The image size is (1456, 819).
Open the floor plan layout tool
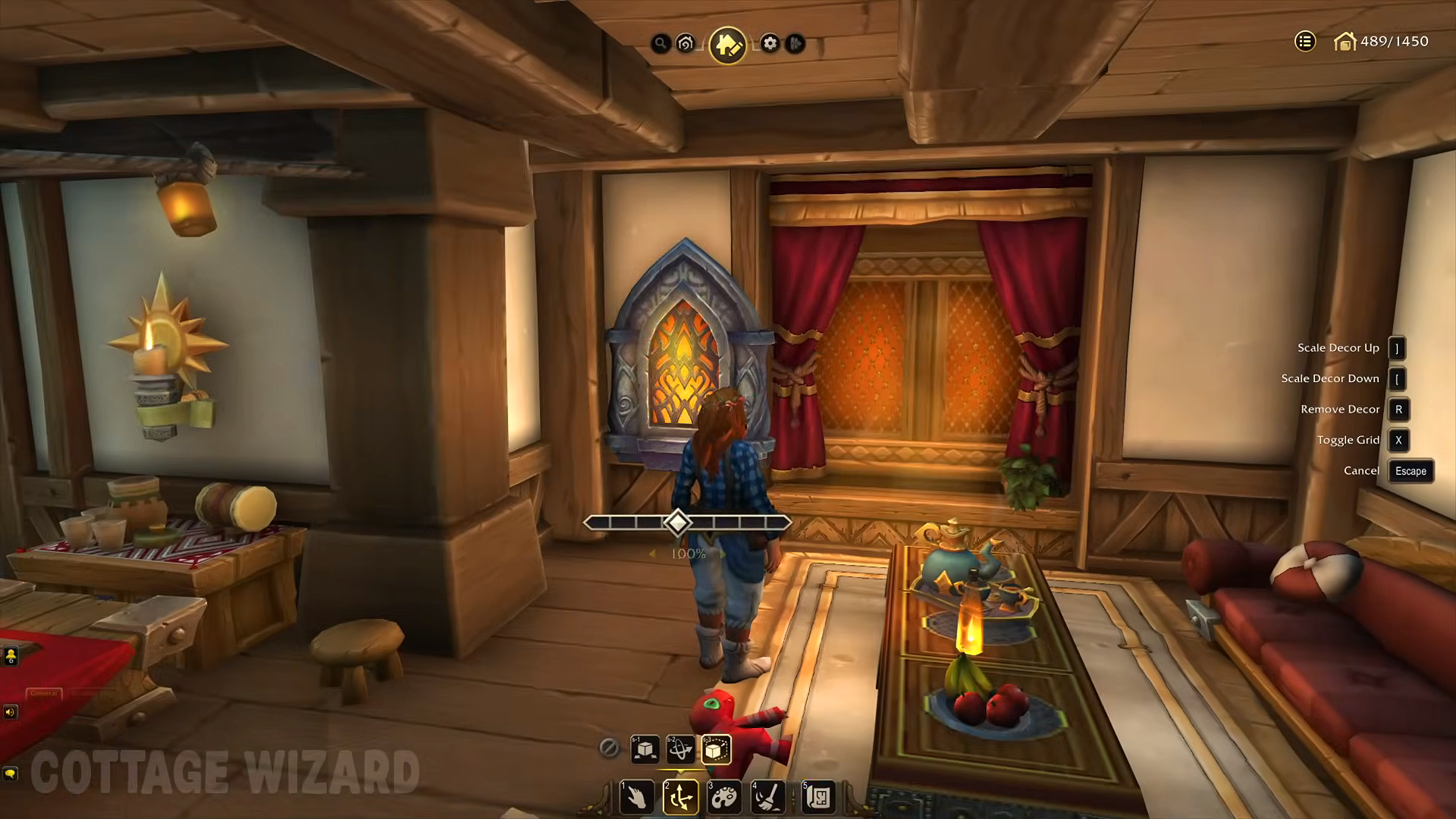(x=818, y=797)
